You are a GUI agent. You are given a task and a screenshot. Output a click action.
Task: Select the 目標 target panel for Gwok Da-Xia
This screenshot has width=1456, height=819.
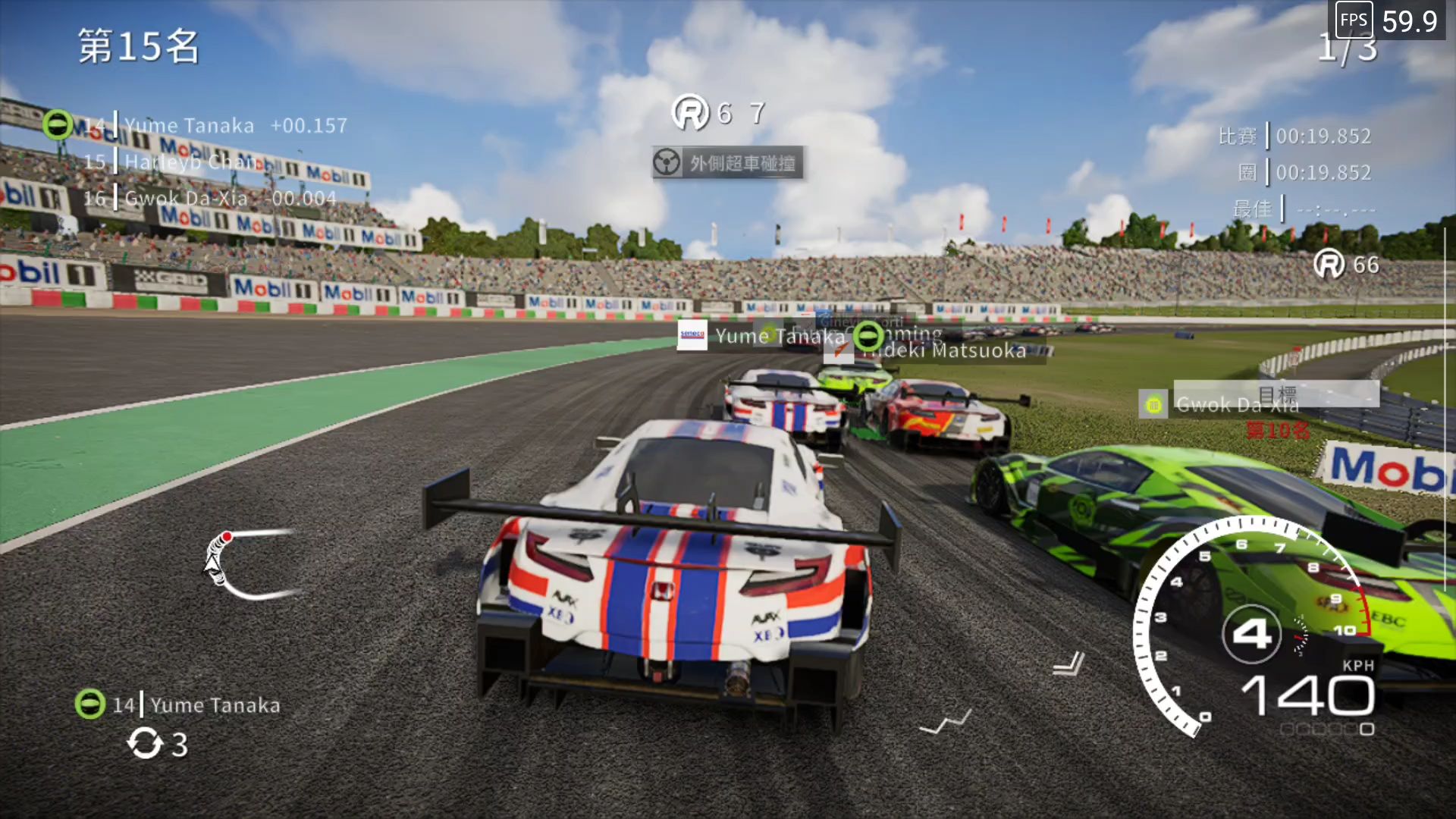tap(1276, 396)
